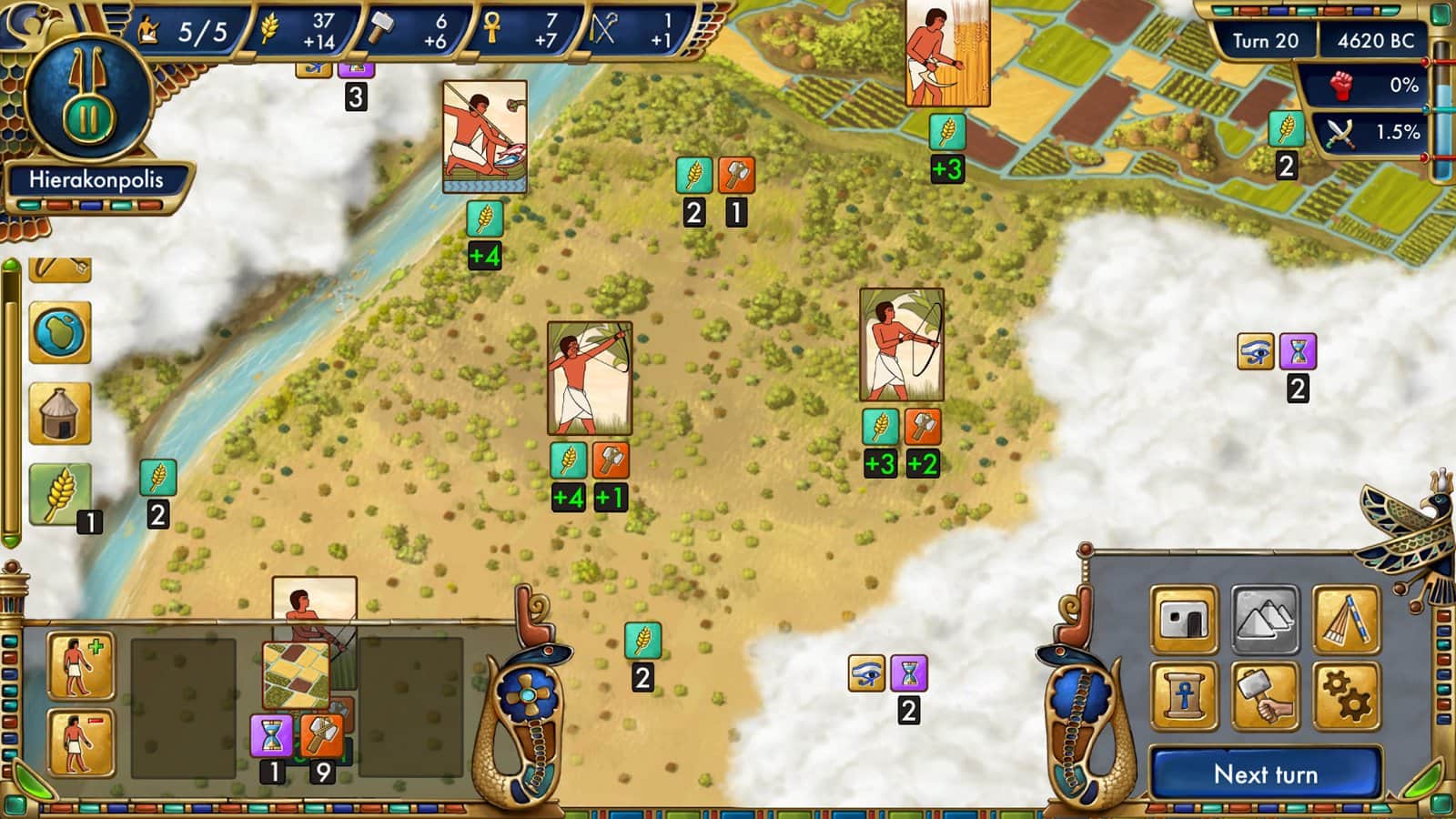Click the Hierakonpolis city nameplate
Screen dimensions: 1456x819
tap(96, 180)
